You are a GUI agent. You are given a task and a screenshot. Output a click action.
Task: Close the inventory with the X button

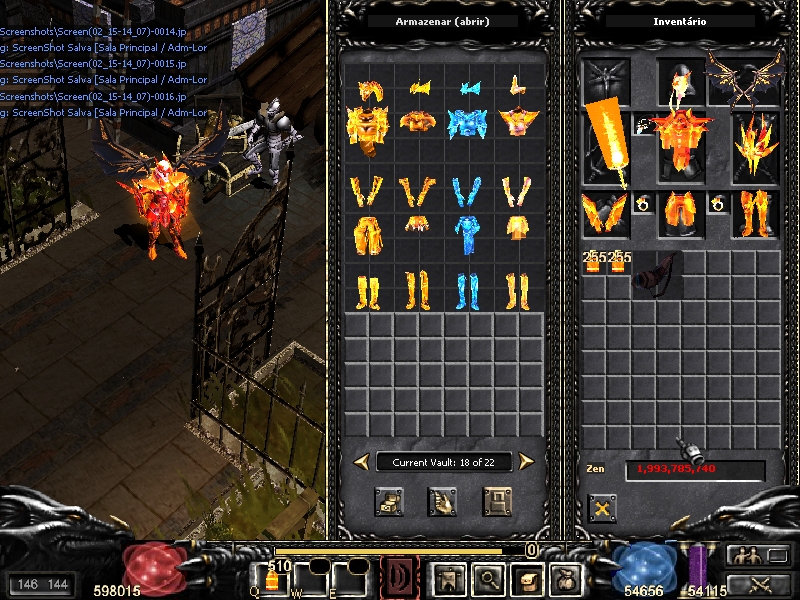click(602, 508)
